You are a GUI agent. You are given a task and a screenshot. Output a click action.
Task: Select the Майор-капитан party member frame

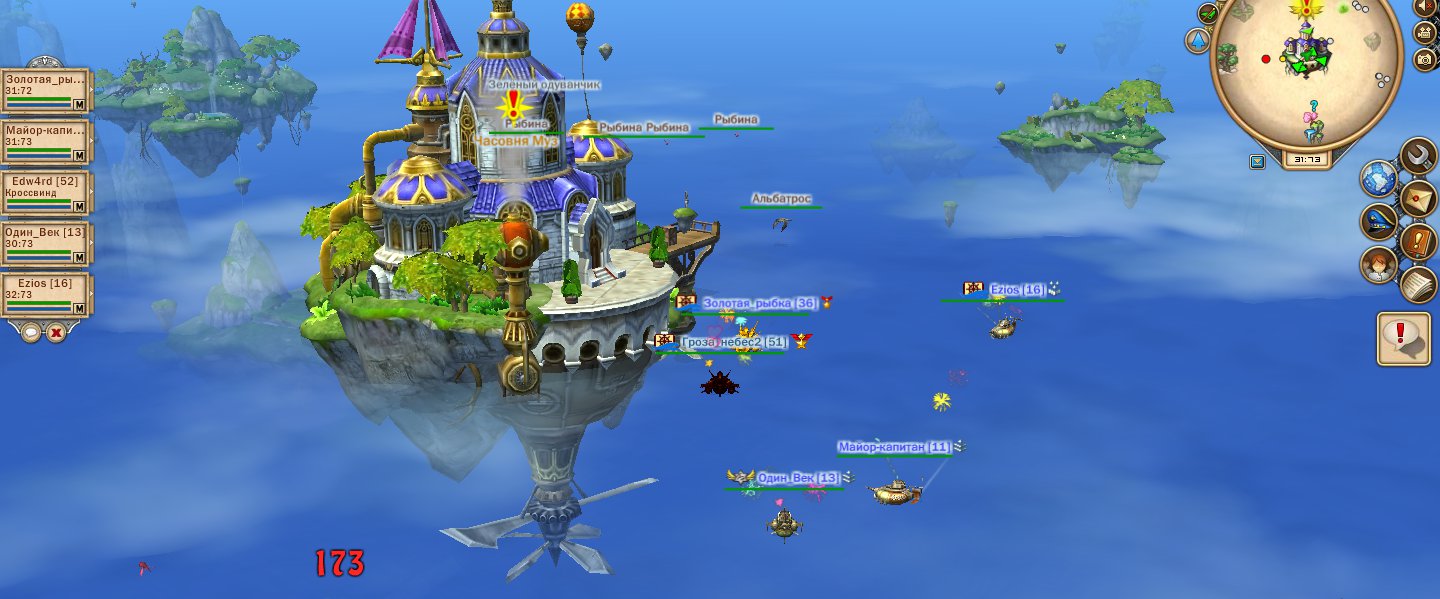[x=46, y=141]
